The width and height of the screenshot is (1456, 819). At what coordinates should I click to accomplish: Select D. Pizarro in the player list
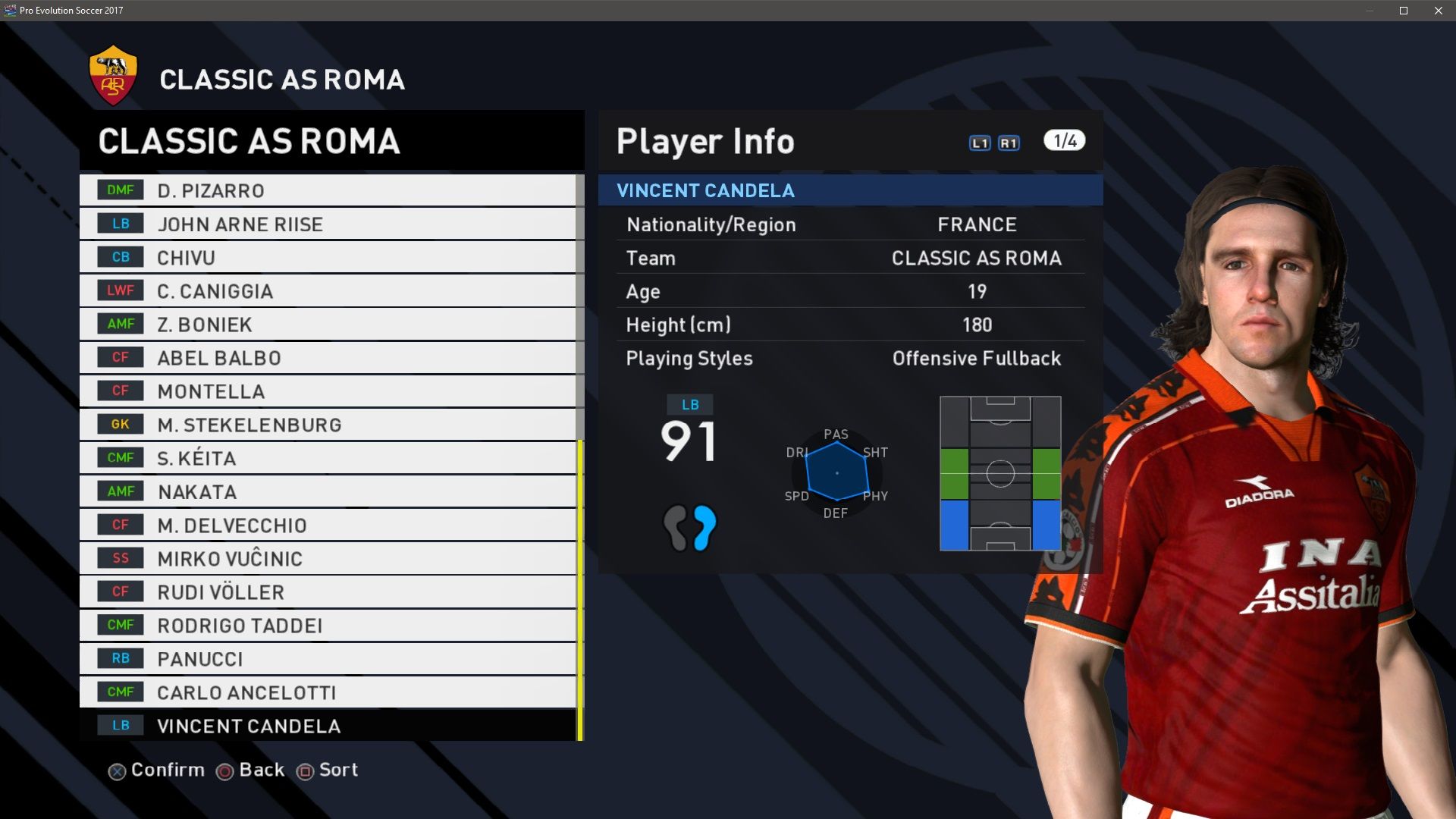(x=328, y=190)
